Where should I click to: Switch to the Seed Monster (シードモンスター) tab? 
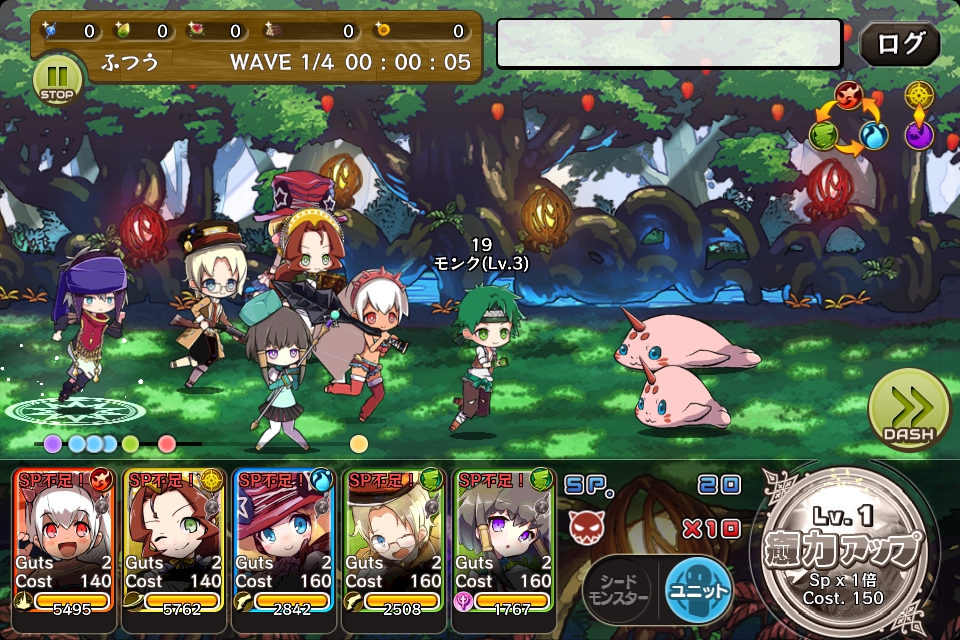617,590
